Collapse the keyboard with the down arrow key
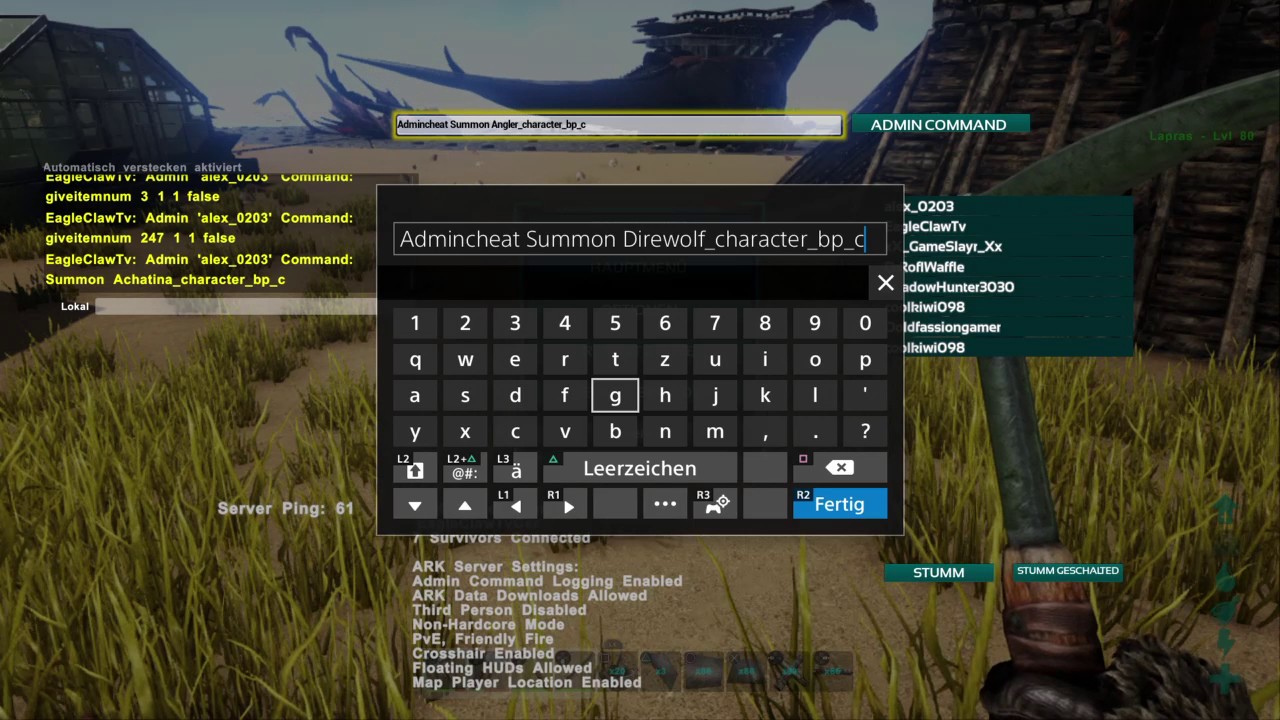The image size is (1280, 720). (x=414, y=505)
